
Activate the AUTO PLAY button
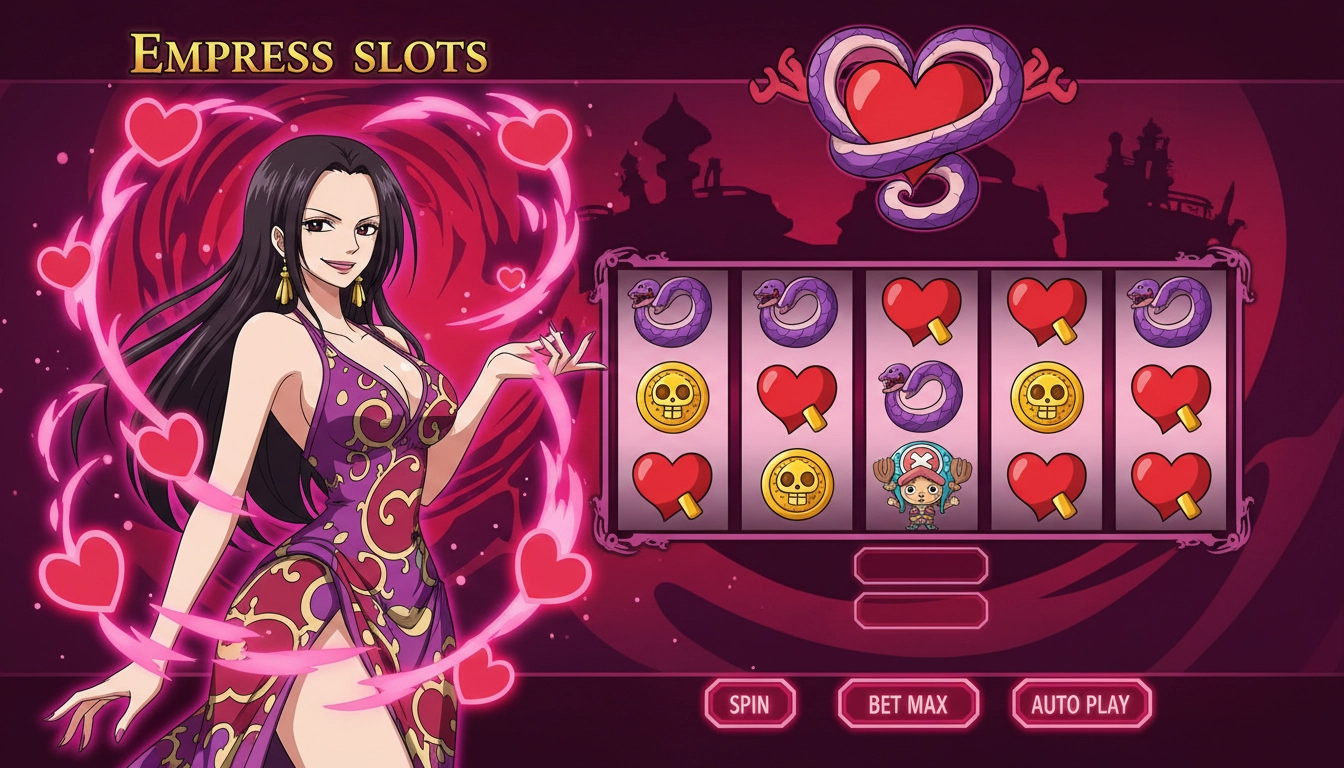(x=1081, y=703)
